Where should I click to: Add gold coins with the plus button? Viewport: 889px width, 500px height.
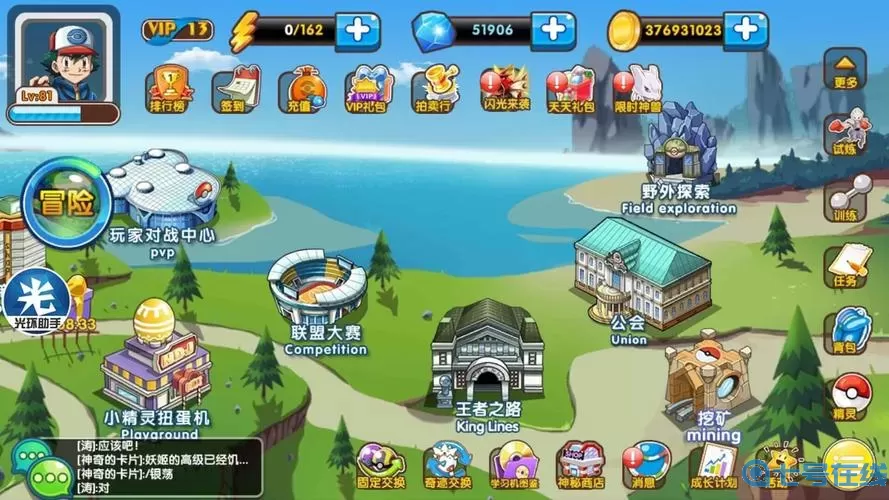[745, 30]
